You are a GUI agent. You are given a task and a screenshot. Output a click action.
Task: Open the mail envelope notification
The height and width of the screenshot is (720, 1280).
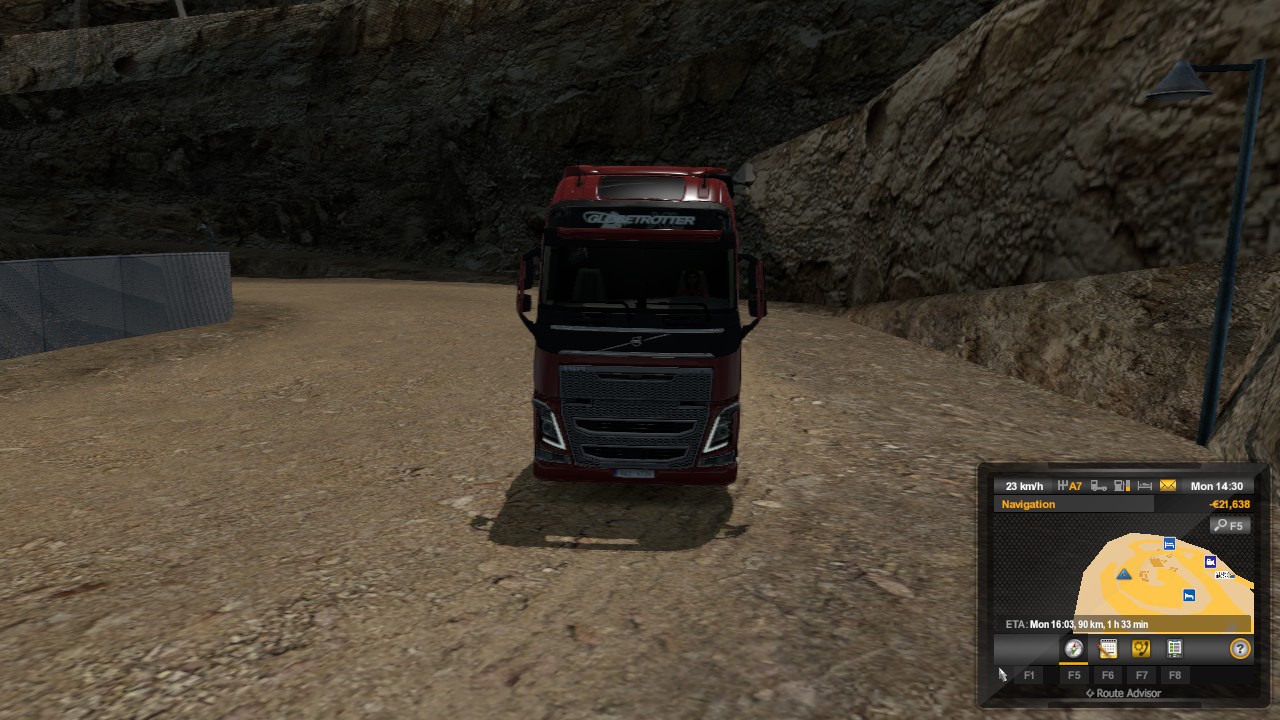pos(1168,486)
